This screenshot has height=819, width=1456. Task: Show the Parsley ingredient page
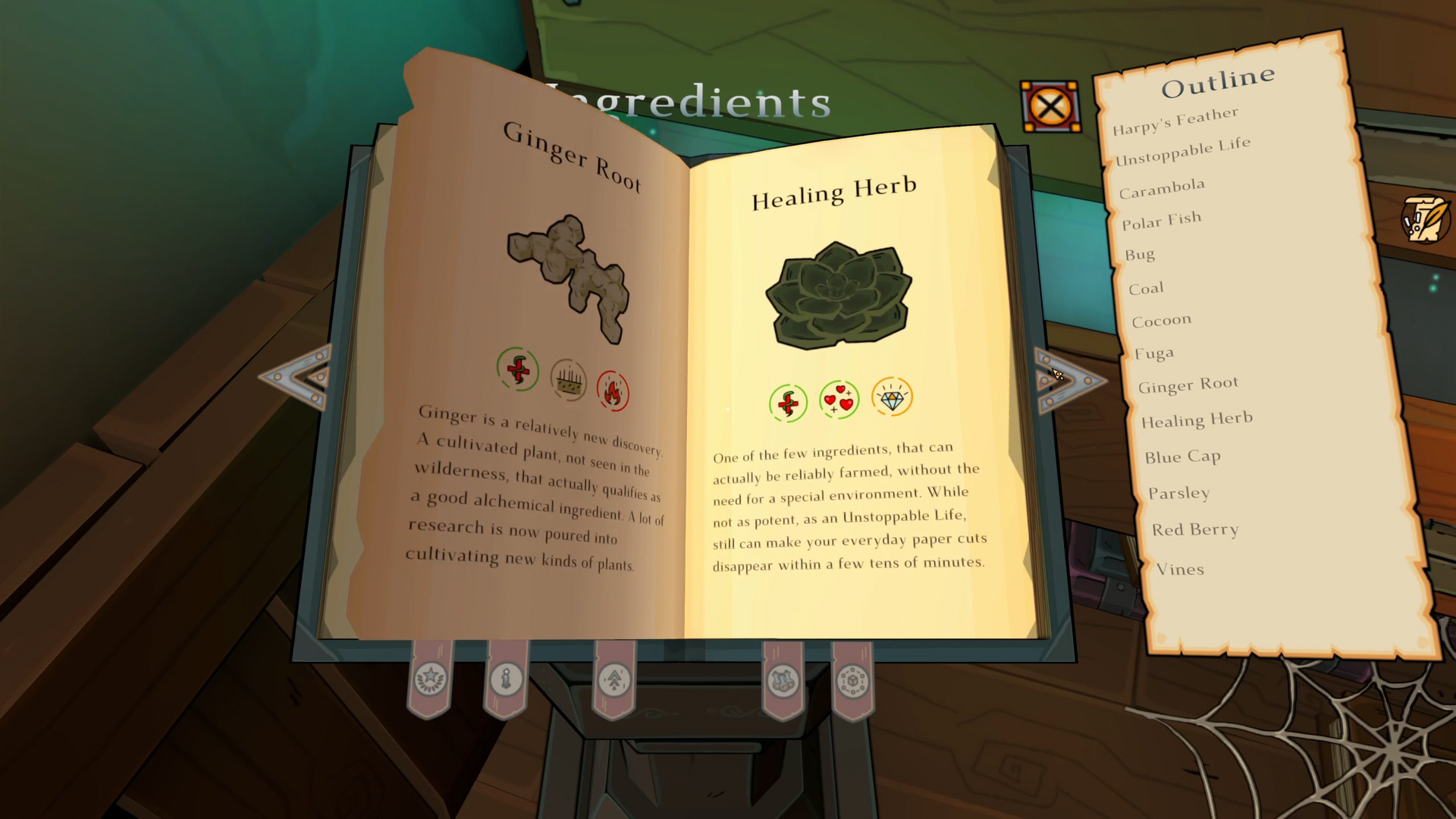pyautogui.click(x=1178, y=493)
